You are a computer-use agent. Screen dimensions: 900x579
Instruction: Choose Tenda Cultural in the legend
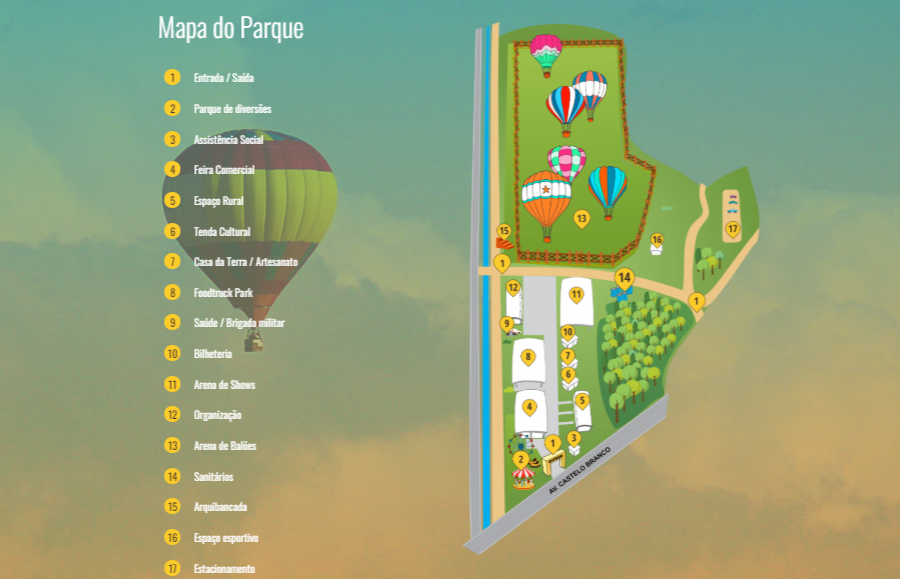pyautogui.click(x=222, y=232)
